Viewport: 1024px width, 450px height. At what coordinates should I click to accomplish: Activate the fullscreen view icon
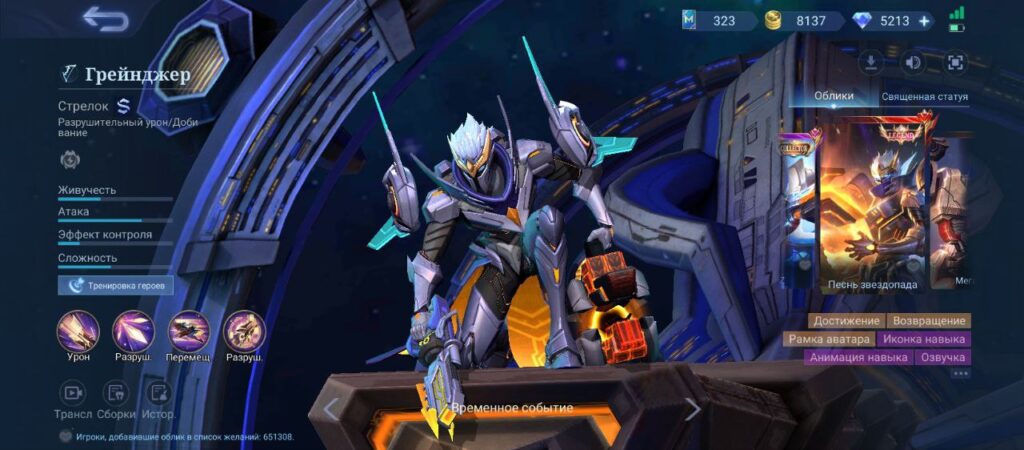coord(955,62)
